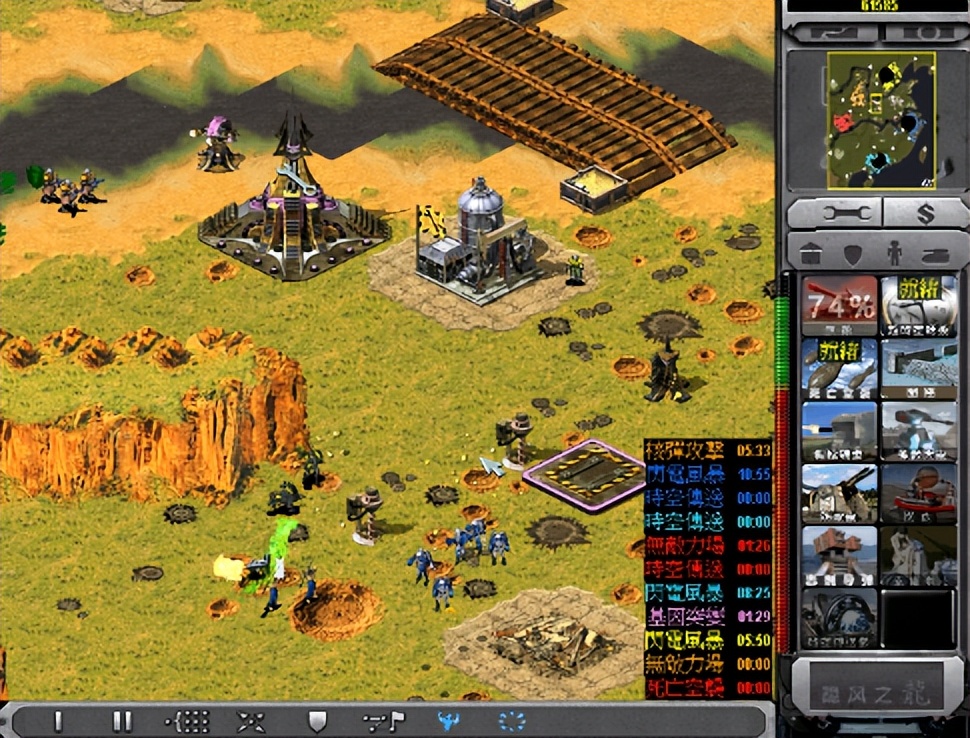The height and width of the screenshot is (738, 970).
Task: Choose the anti-air gun build cameo
Action: (839, 492)
